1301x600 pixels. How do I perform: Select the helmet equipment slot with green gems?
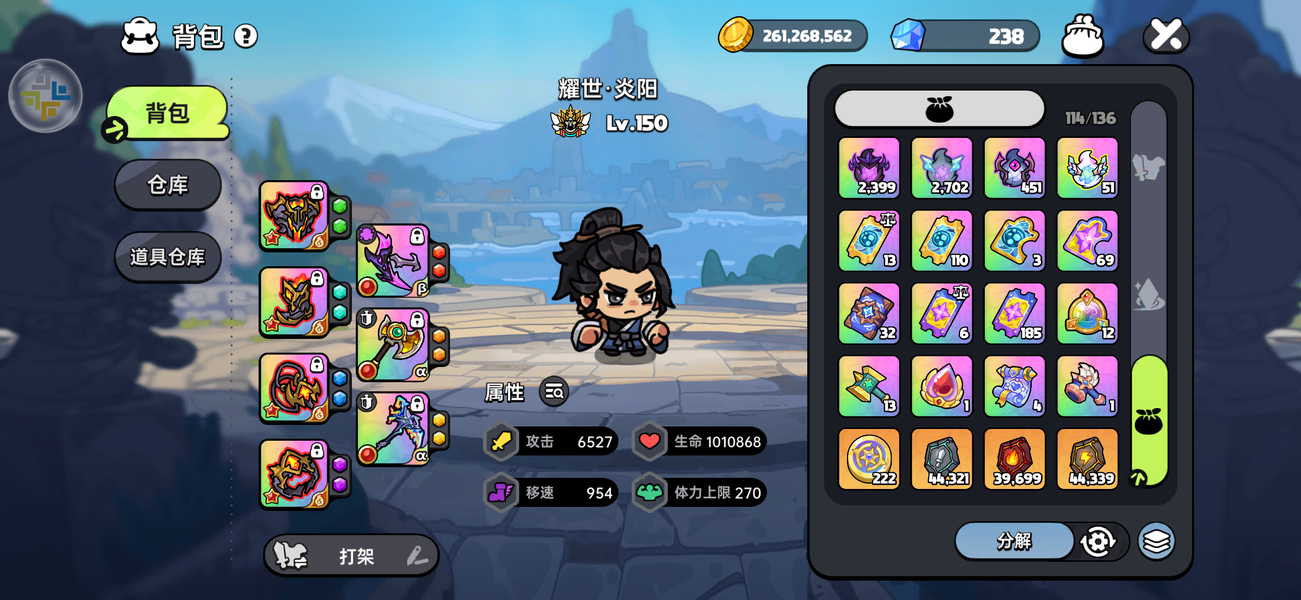tap(294, 215)
